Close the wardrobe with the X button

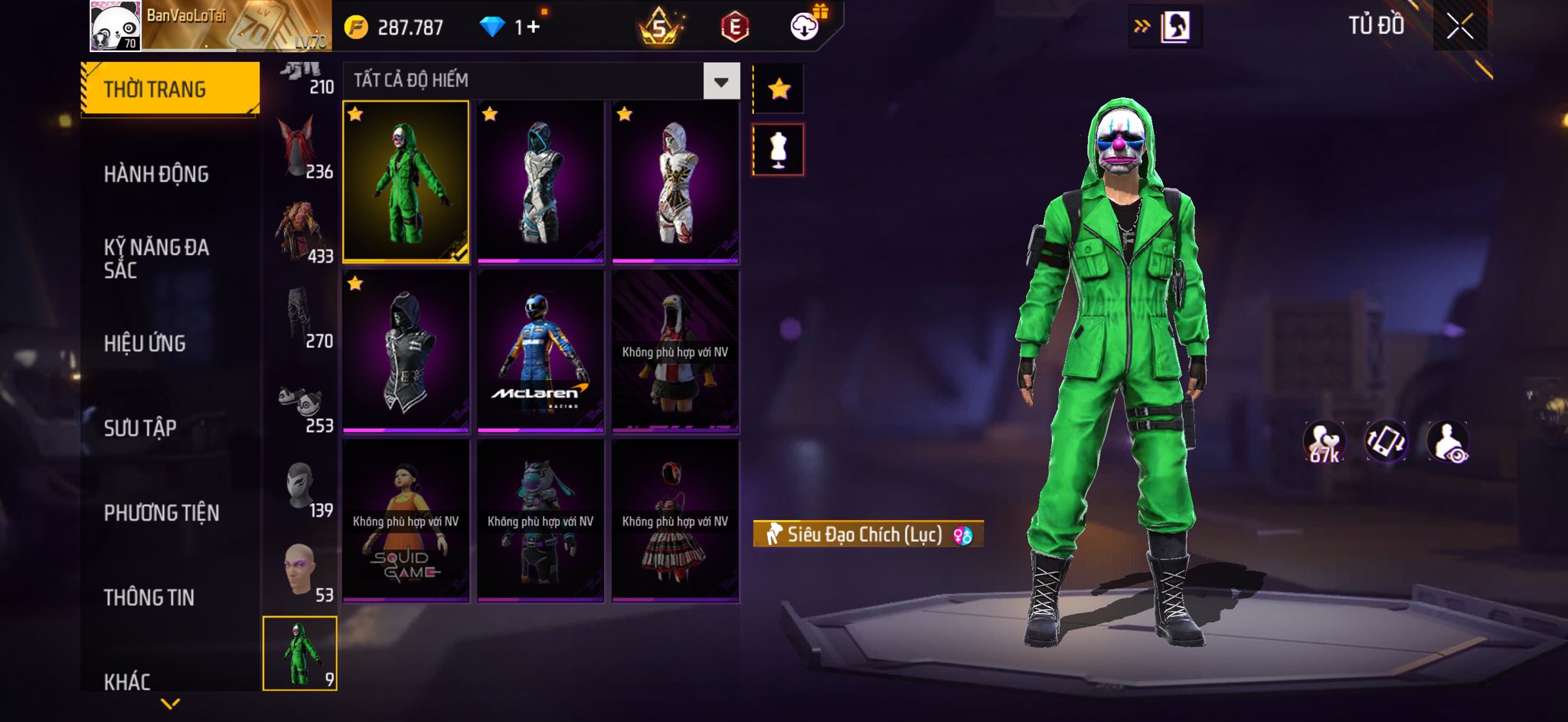[1459, 27]
